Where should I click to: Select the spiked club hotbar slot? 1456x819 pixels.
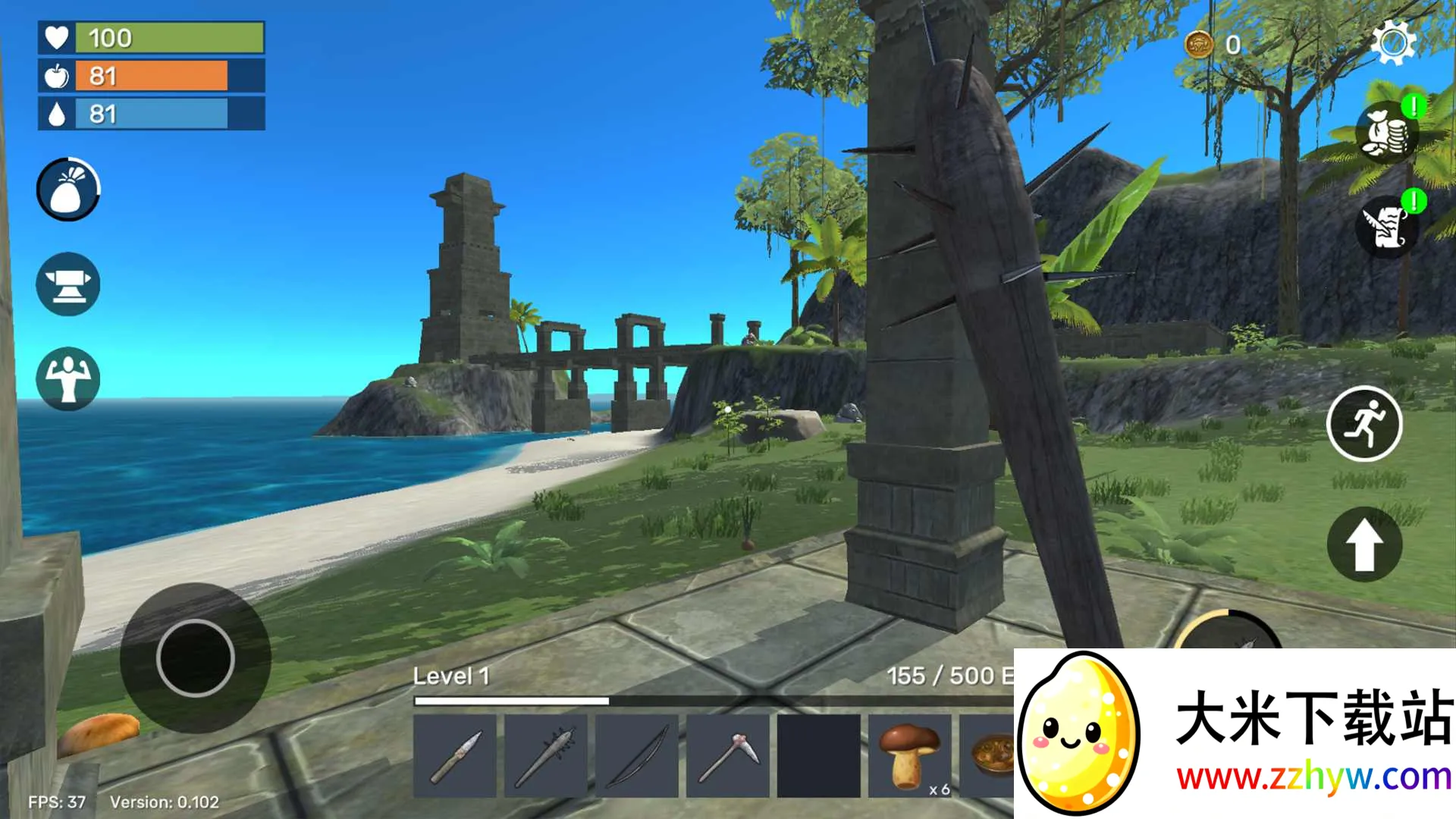[x=546, y=756]
